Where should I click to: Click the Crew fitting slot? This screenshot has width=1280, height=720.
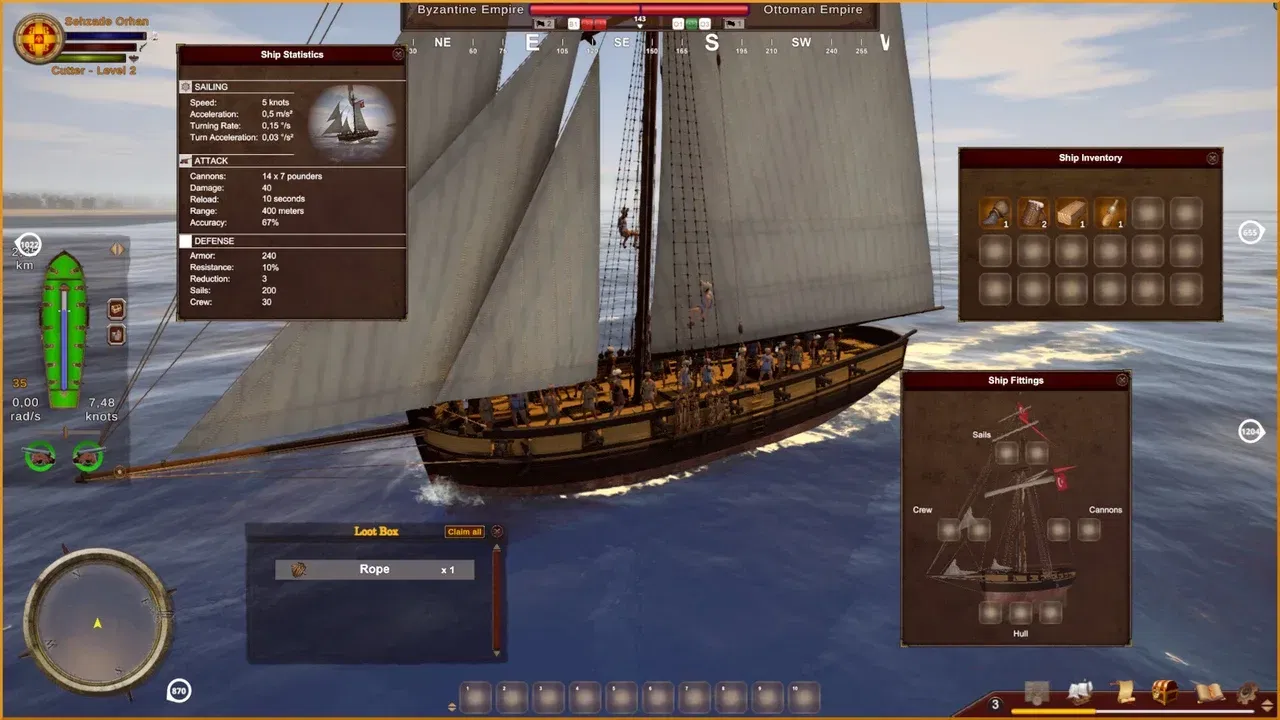tap(948, 528)
